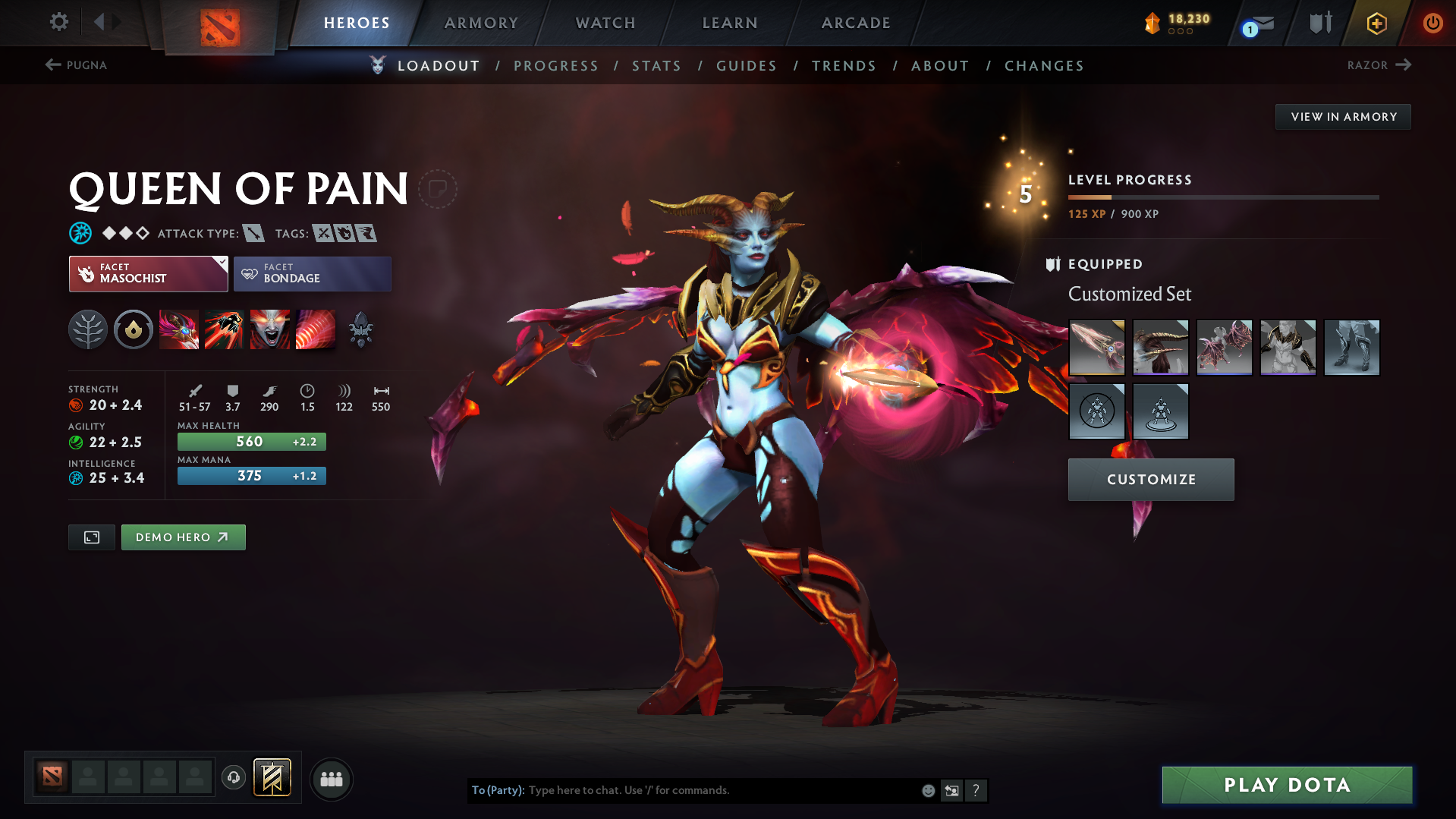The image size is (1456, 819).
Task: Select the Bondage facet
Action: click(x=313, y=274)
